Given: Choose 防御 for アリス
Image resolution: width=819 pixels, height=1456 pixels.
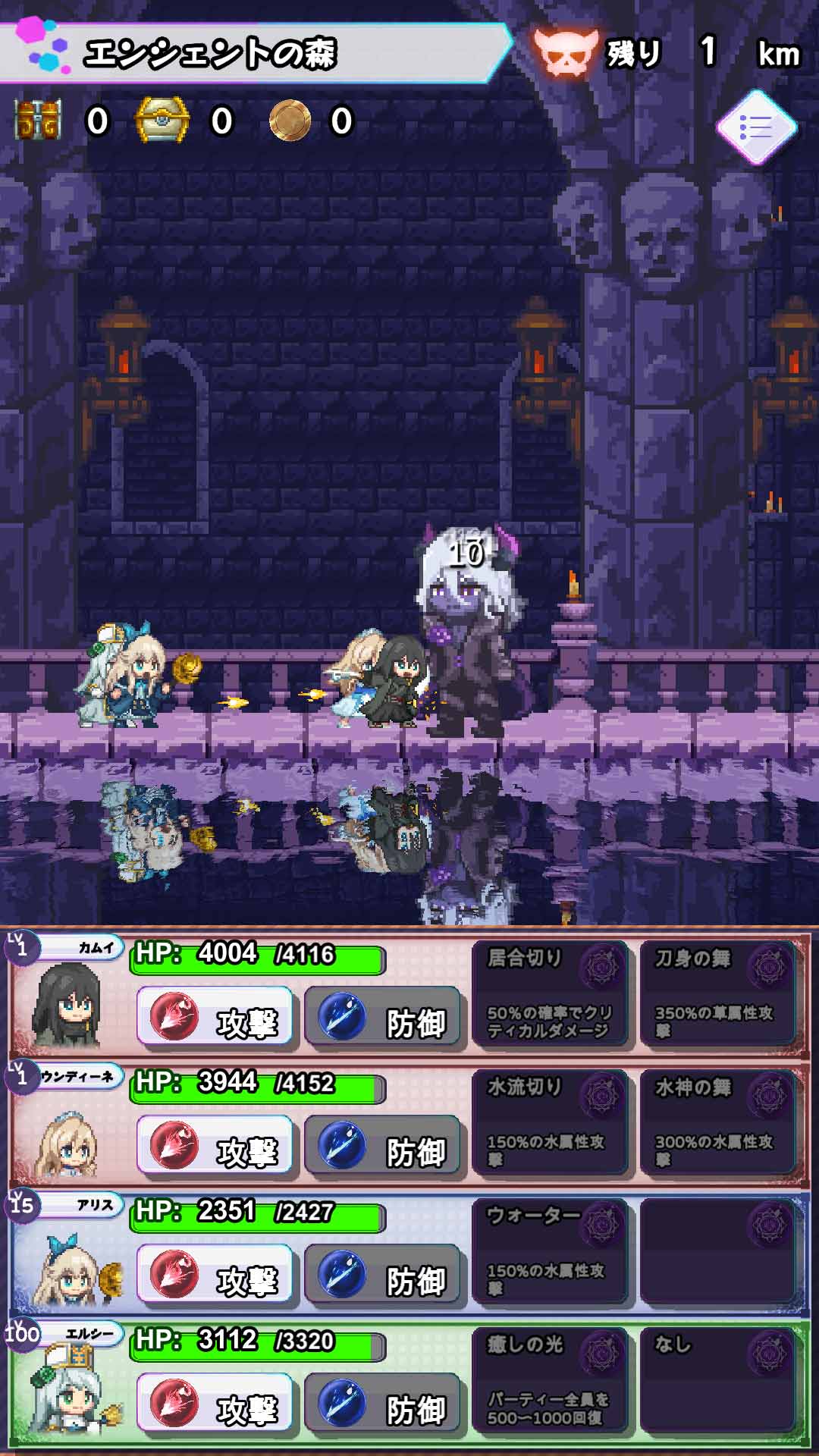Looking at the screenshot, I should click(384, 1277).
